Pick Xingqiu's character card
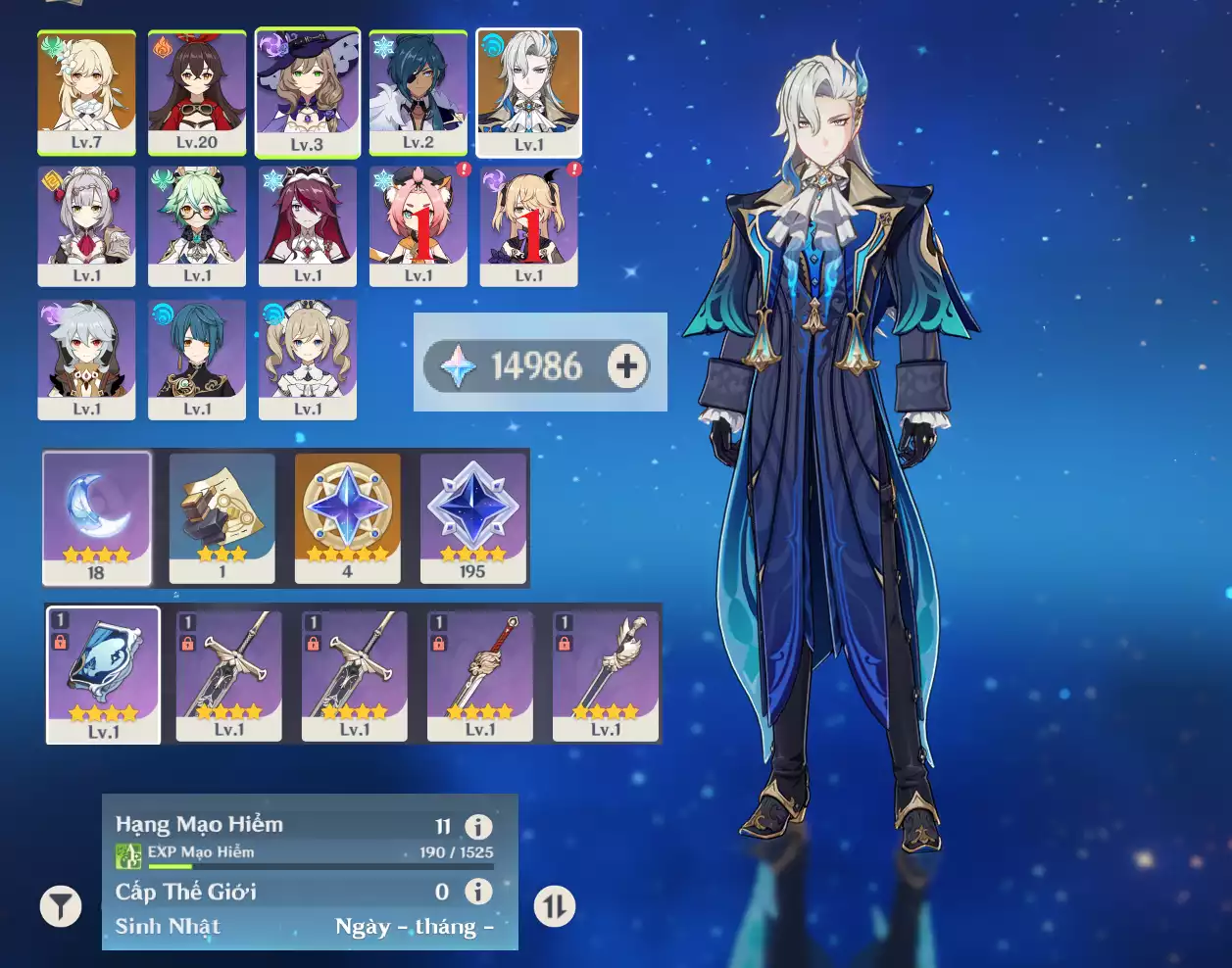1232x968 pixels. point(197,360)
